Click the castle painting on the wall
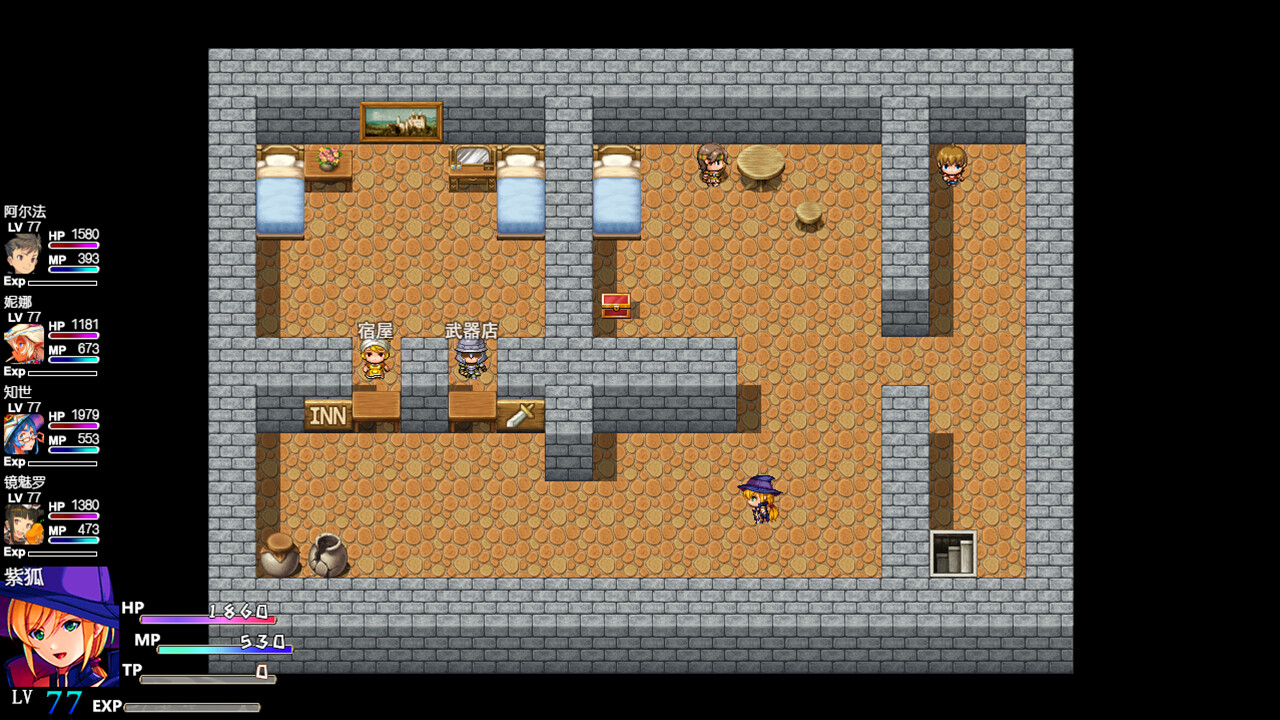 (x=400, y=120)
